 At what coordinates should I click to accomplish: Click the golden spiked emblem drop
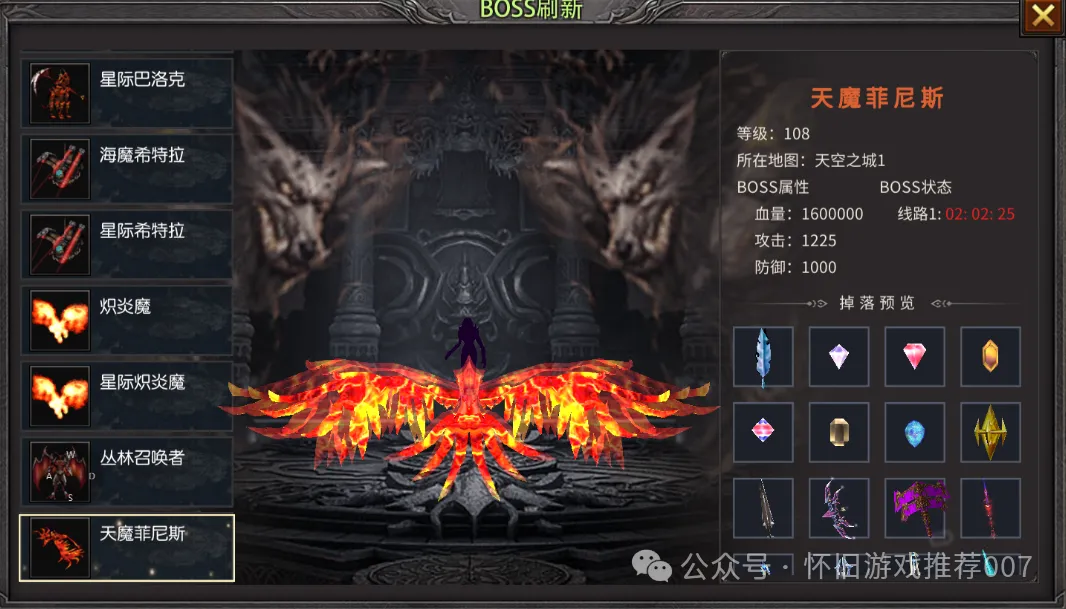990,432
